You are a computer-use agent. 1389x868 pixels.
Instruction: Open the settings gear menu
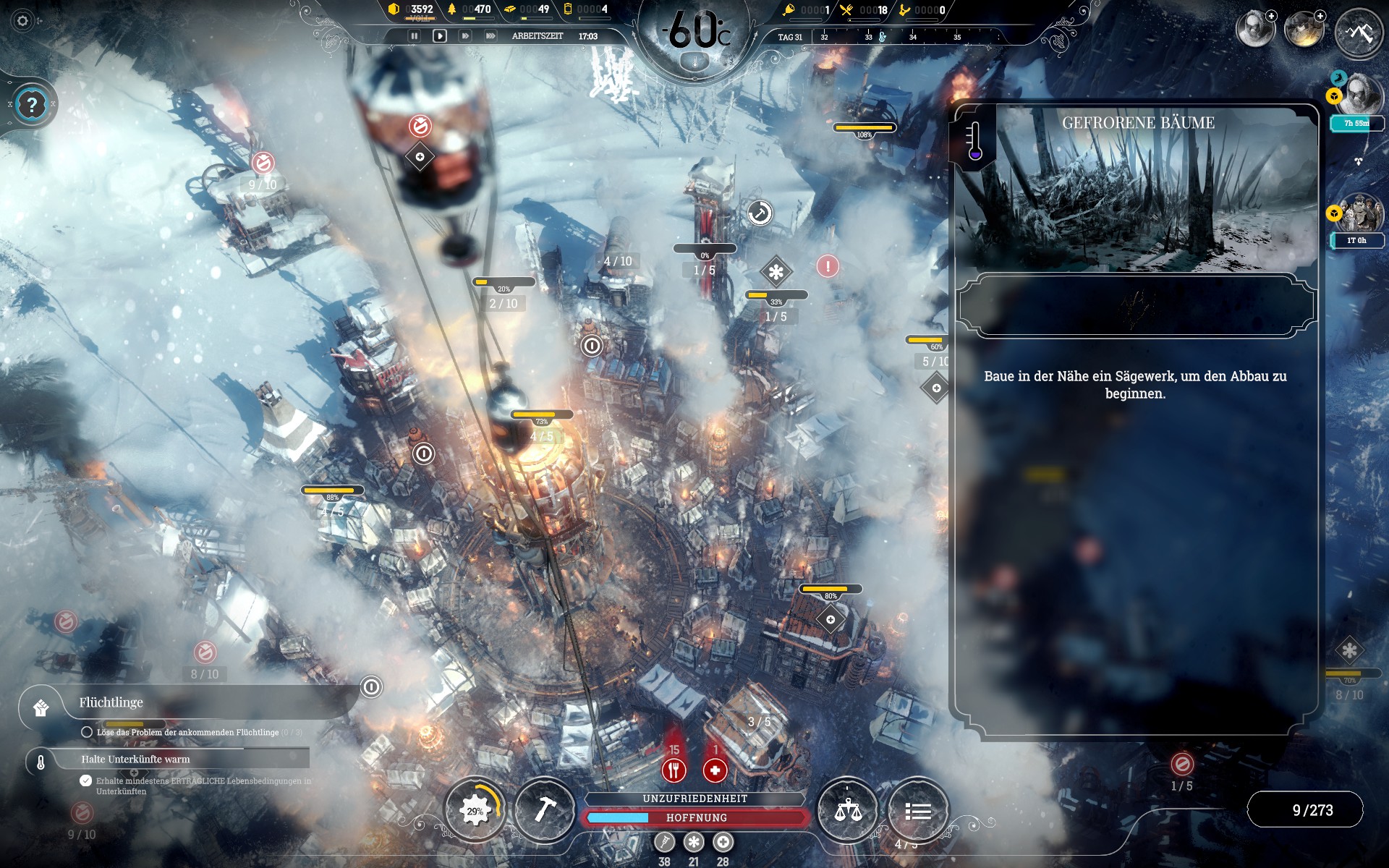[x=22, y=21]
